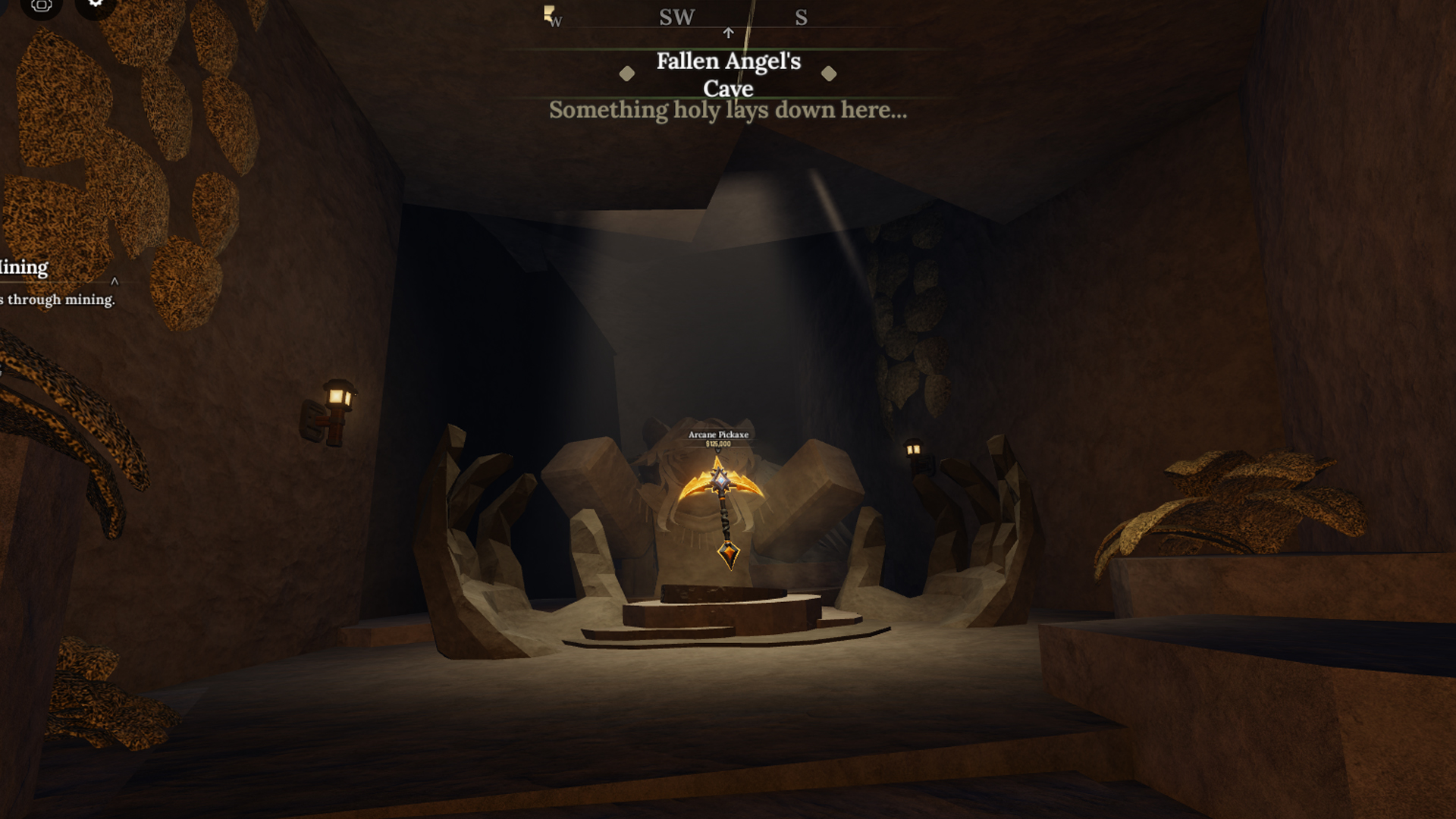The width and height of the screenshot is (1456, 819).
Task: Click the upward caret beside the Mining notification
Action: coord(114,281)
